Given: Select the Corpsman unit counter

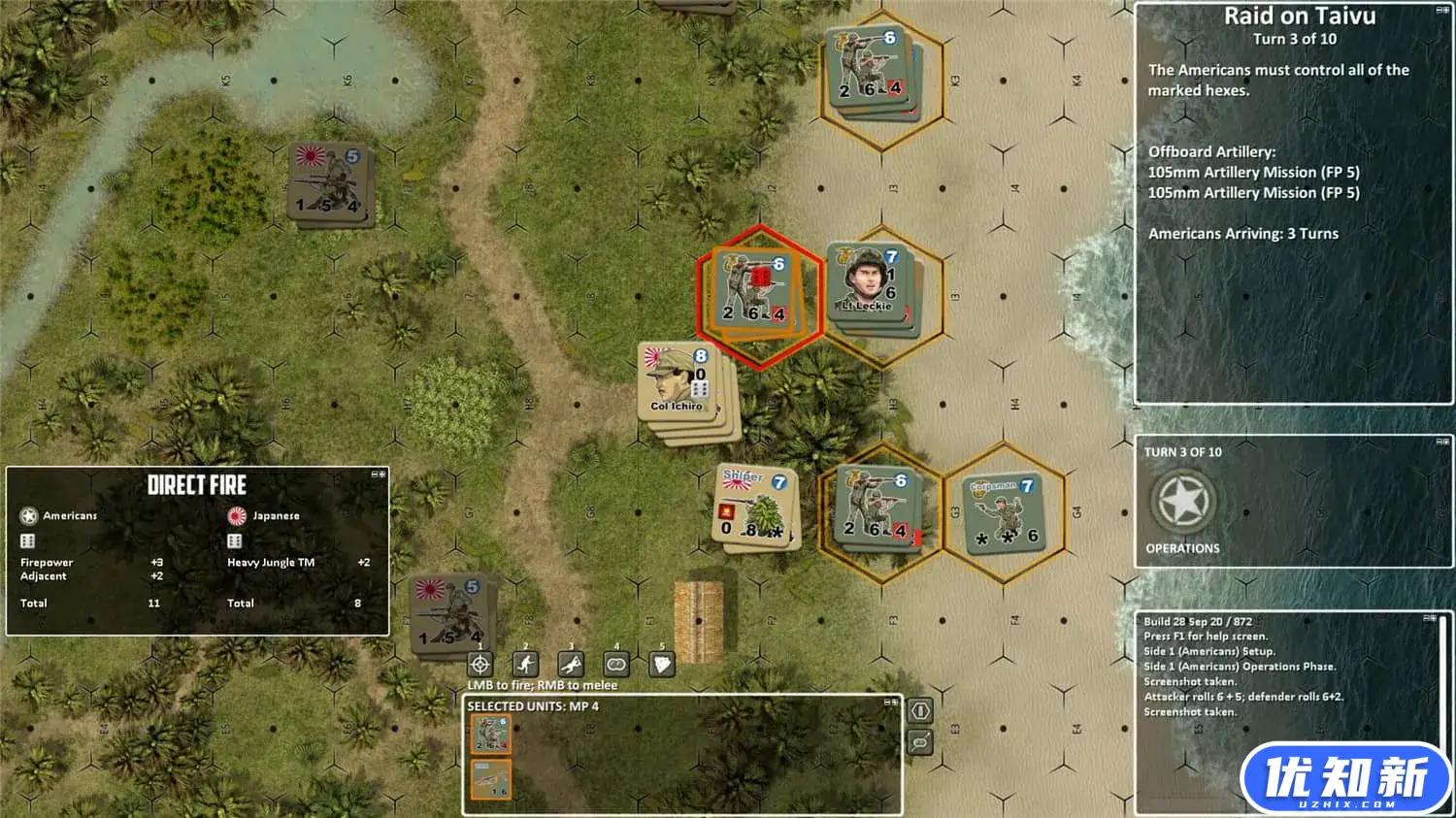Looking at the screenshot, I should coord(1003,511).
